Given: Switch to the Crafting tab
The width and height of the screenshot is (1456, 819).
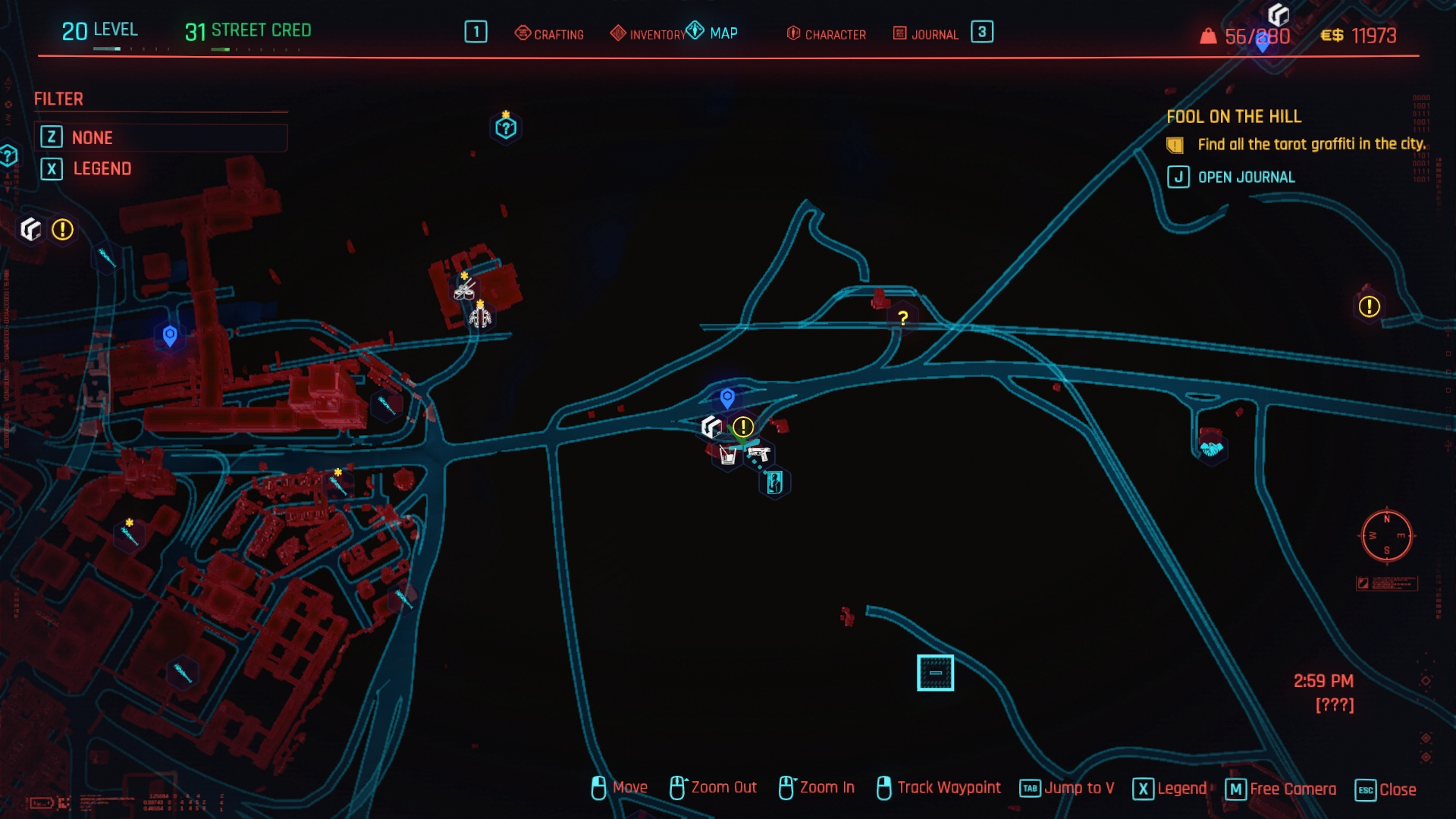Looking at the screenshot, I should 550,34.
